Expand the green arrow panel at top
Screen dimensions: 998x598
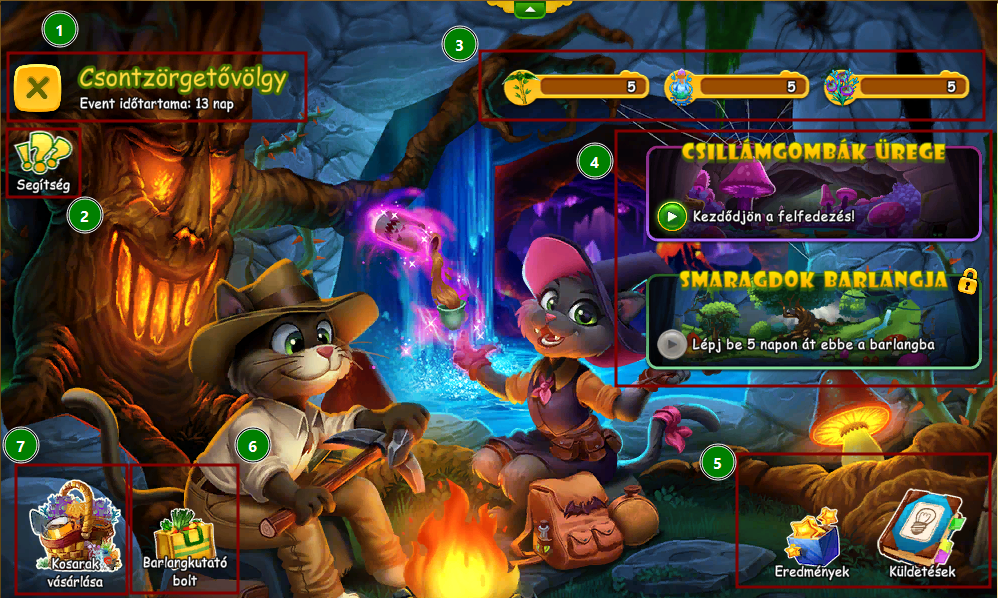pos(529,9)
